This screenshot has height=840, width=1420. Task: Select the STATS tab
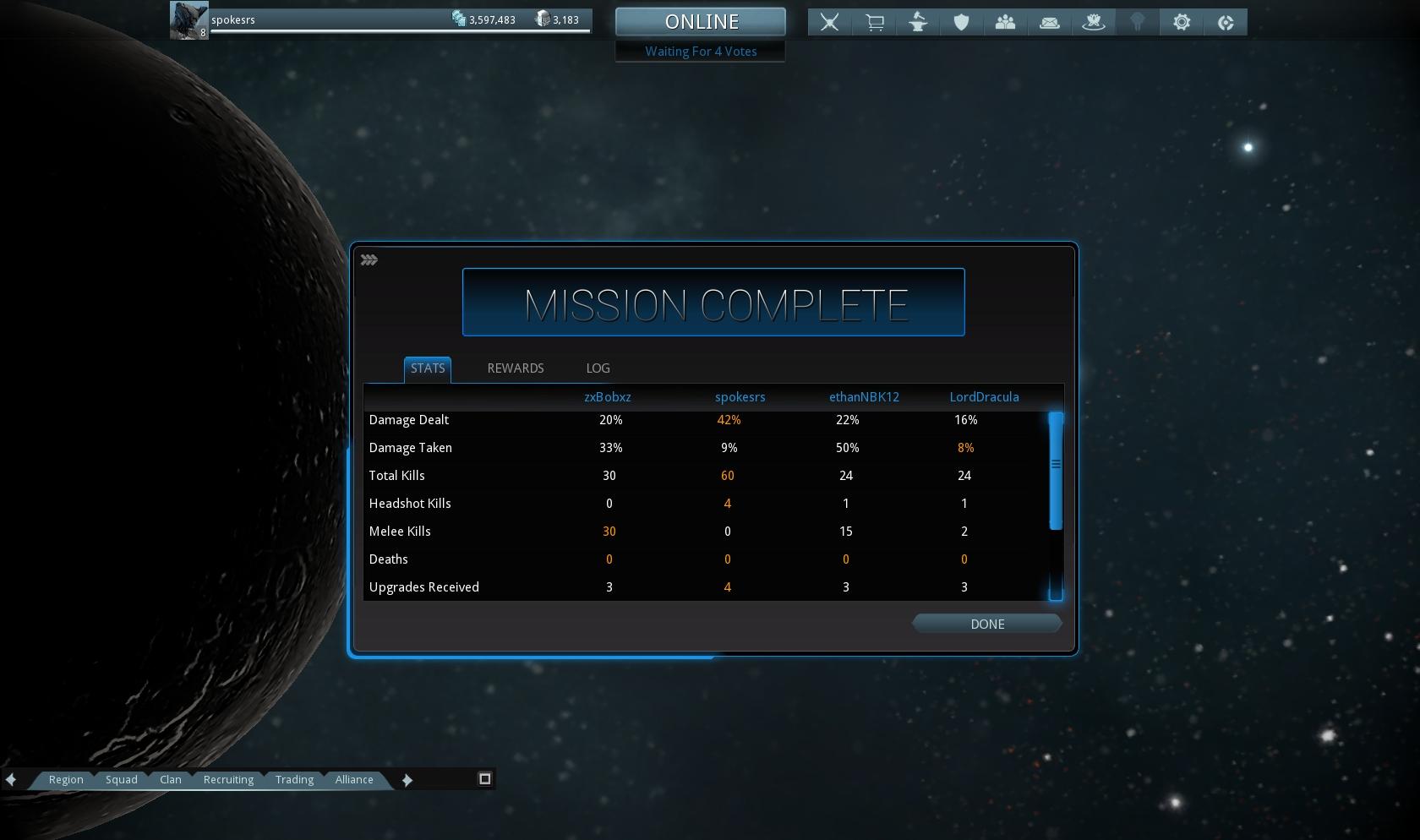click(428, 368)
